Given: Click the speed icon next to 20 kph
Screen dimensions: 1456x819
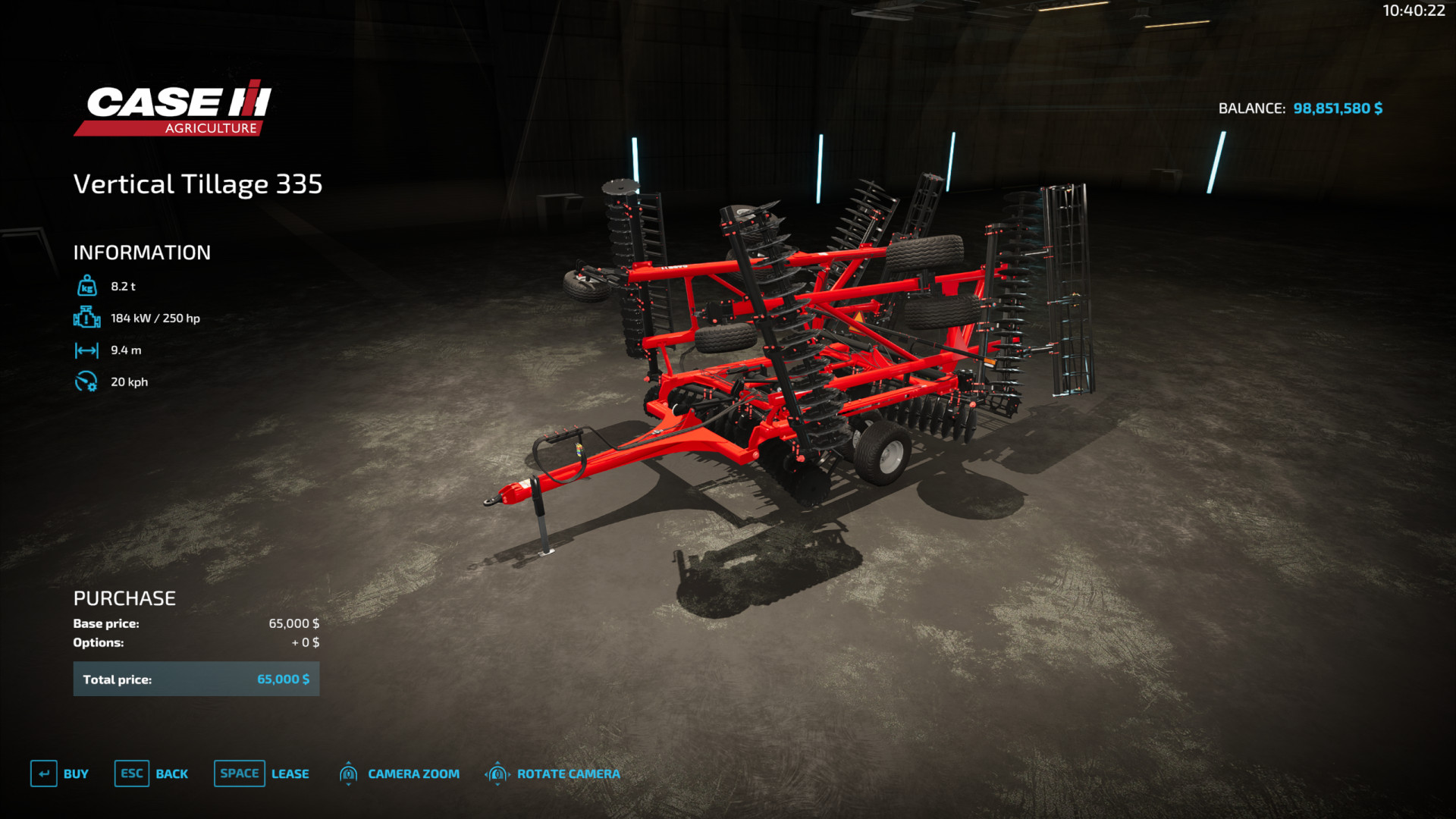Looking at the screenshot, I should pos(87,381).
